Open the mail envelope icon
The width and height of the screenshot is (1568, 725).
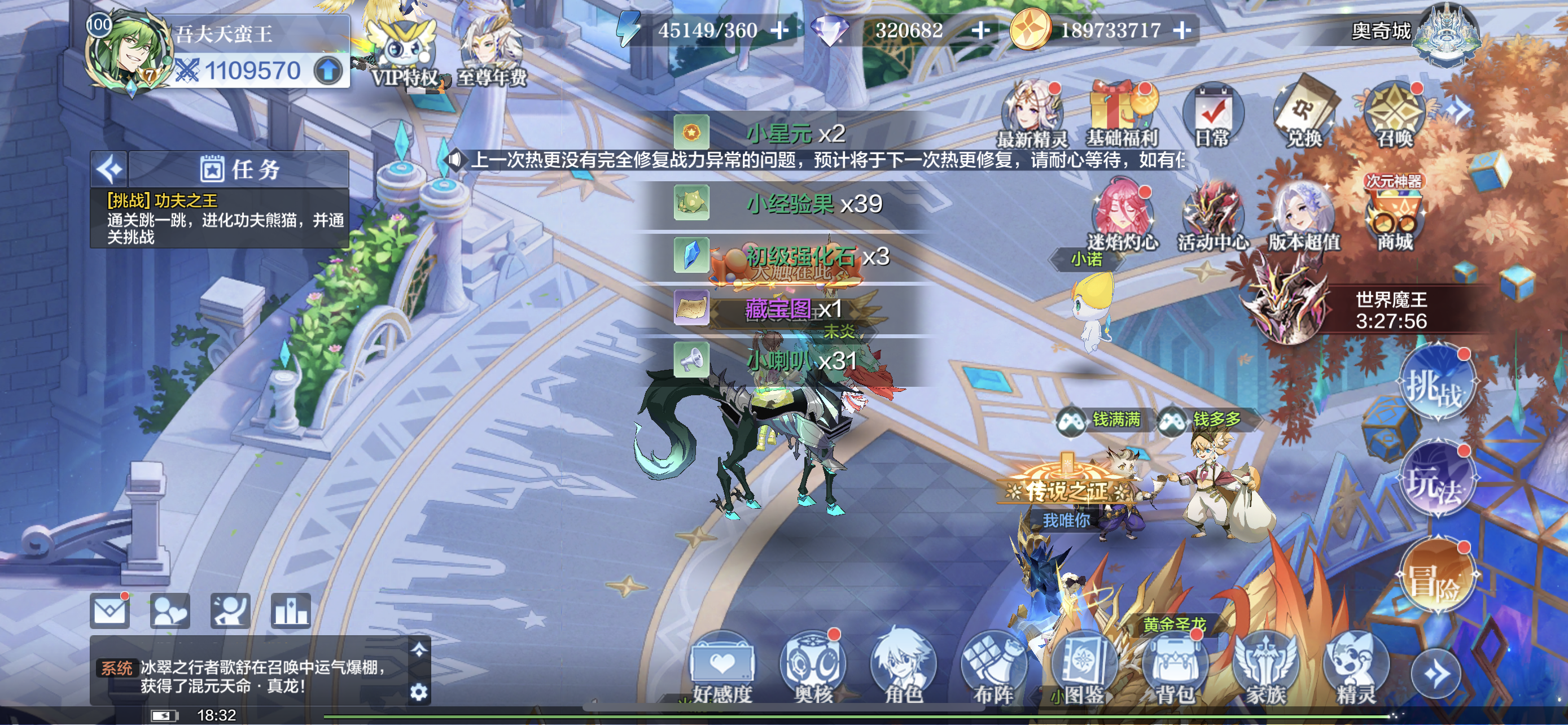[x=110, y=610]
